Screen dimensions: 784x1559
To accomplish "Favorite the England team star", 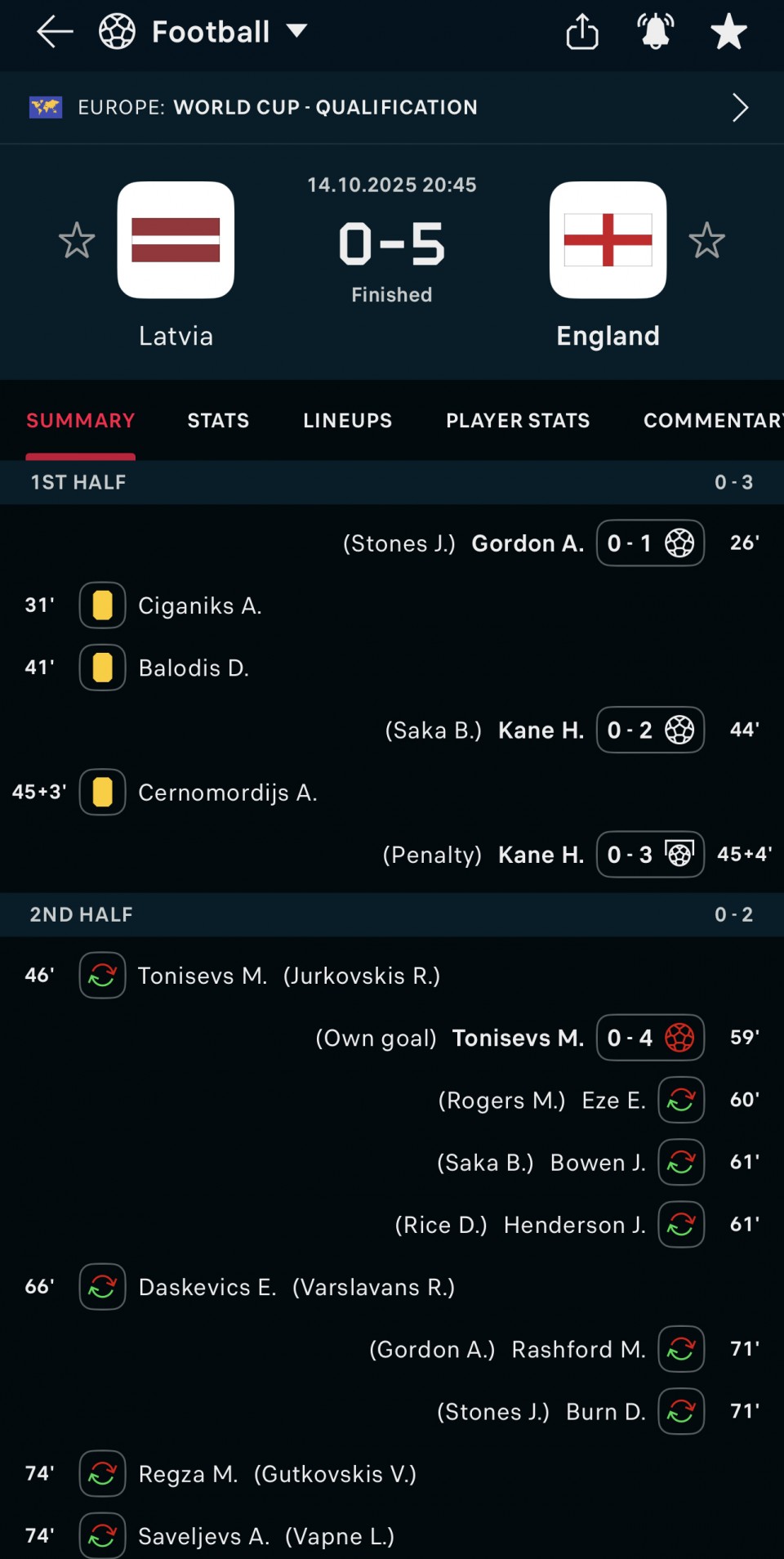I will pyautogui.click(x=706, y=240).
